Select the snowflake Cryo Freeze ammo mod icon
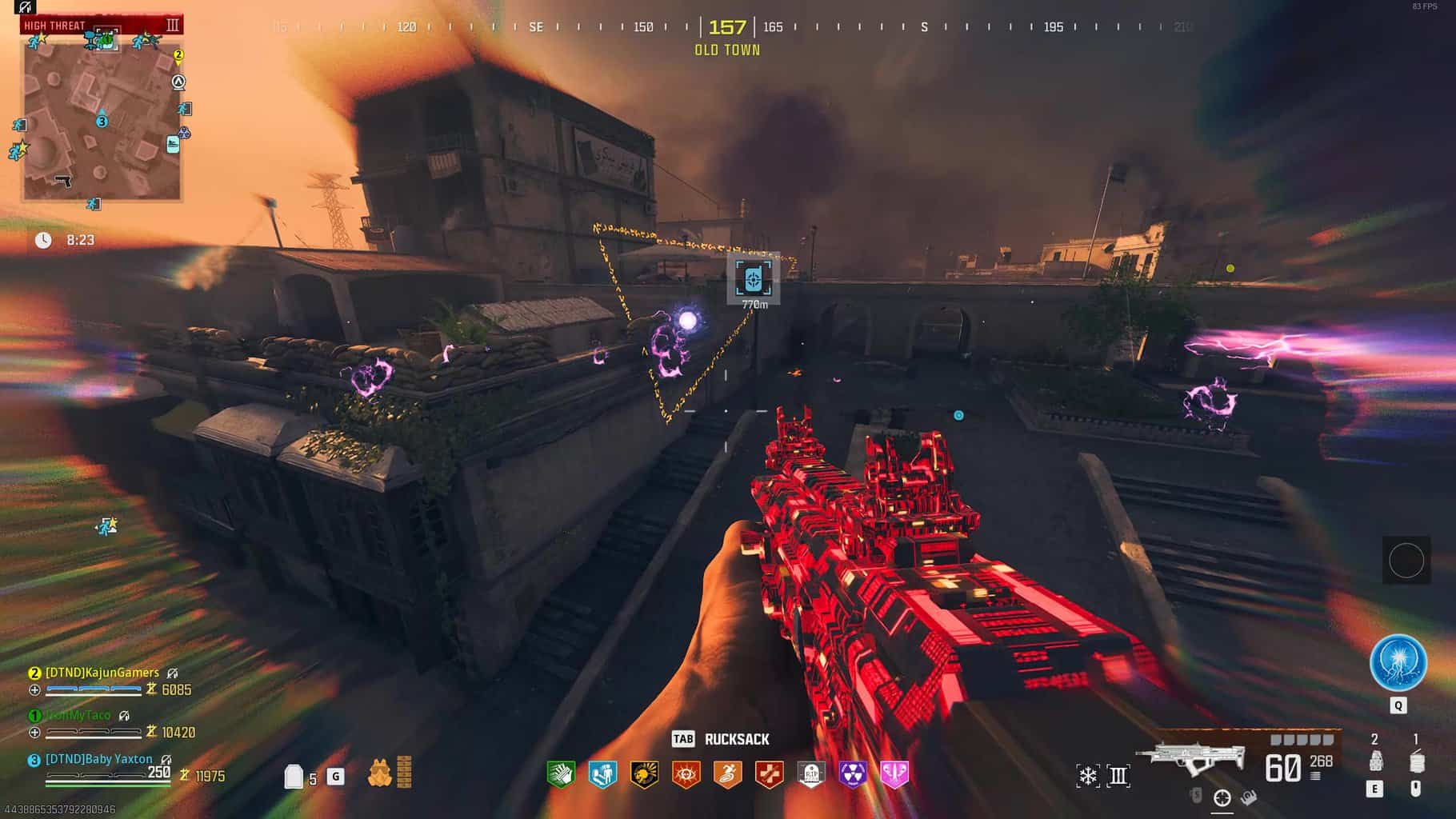Image resolution: width=1456 pixels, height=819 pixels. click(1087, 775)
